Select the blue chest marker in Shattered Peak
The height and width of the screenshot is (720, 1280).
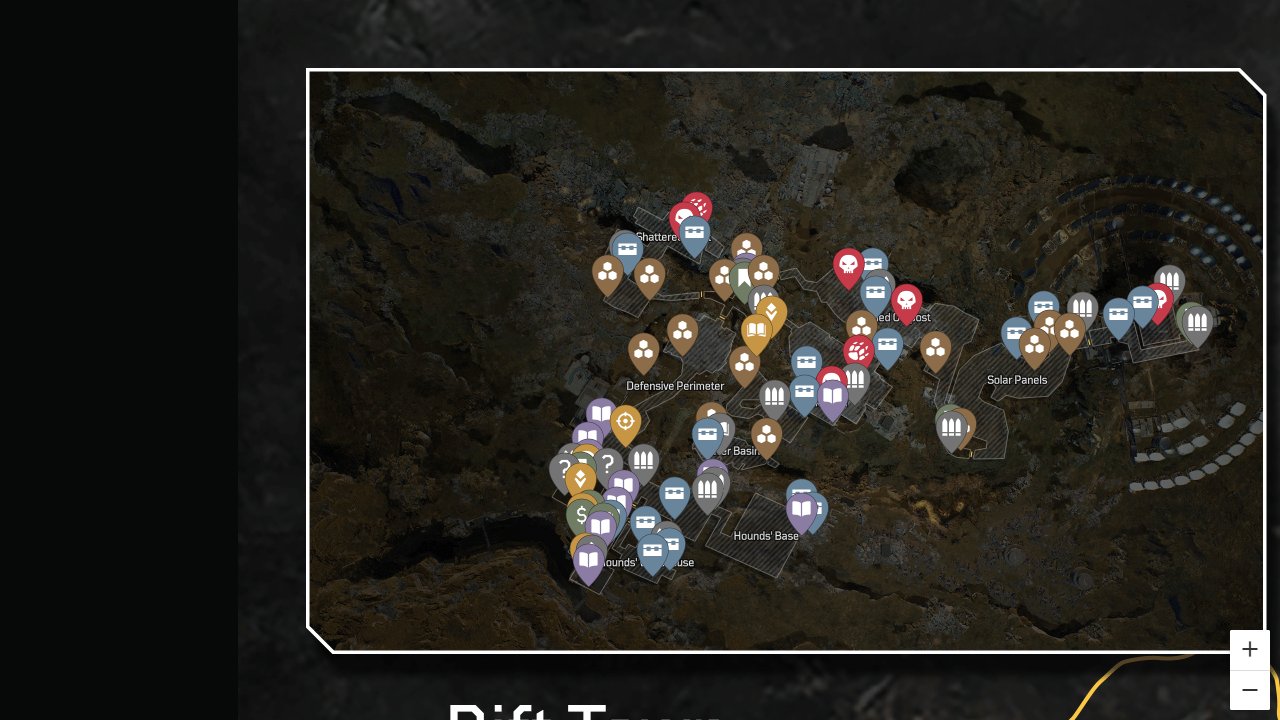(694, 234)
